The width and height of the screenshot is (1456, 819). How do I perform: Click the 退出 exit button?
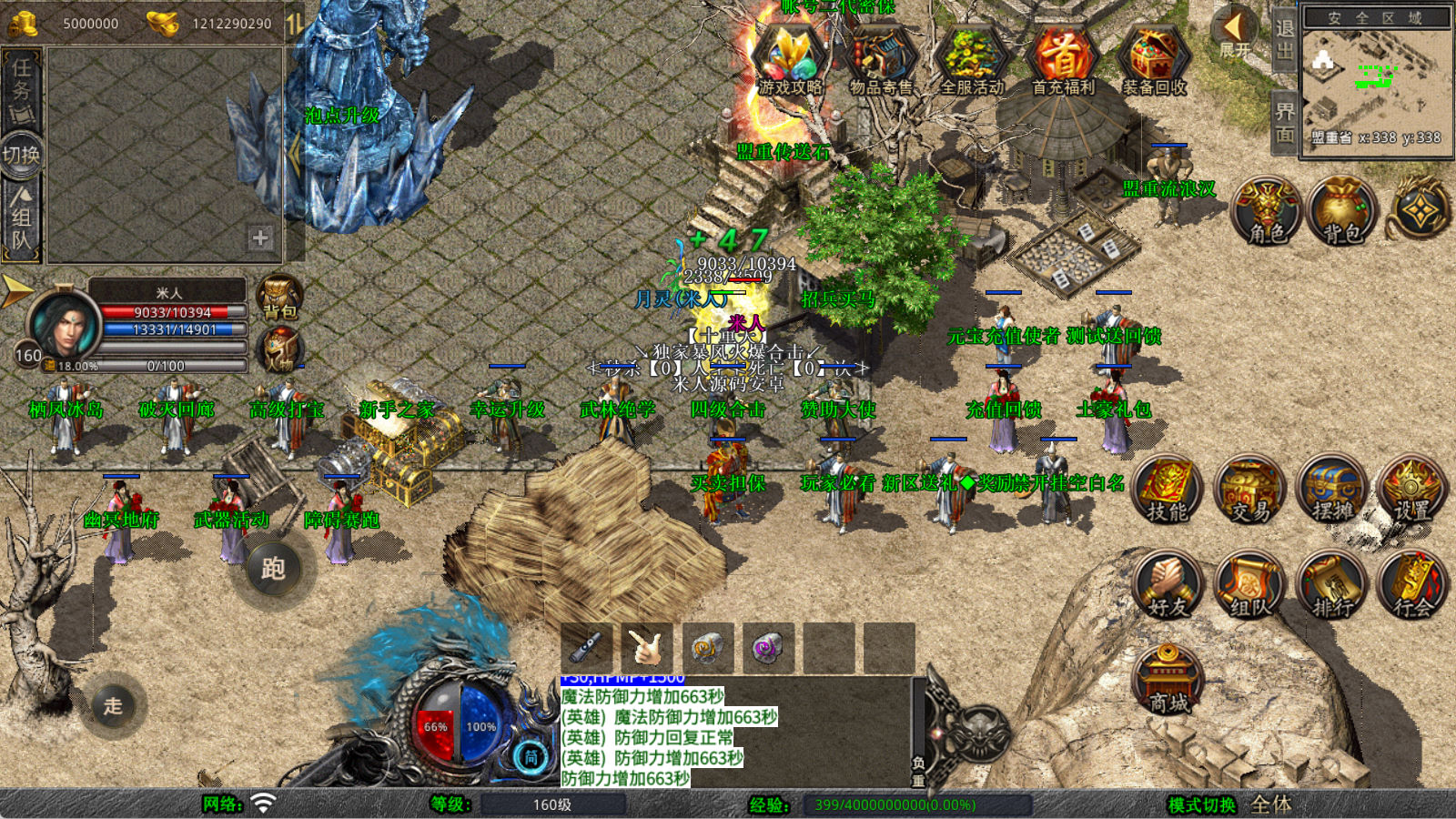(1284, 40)
